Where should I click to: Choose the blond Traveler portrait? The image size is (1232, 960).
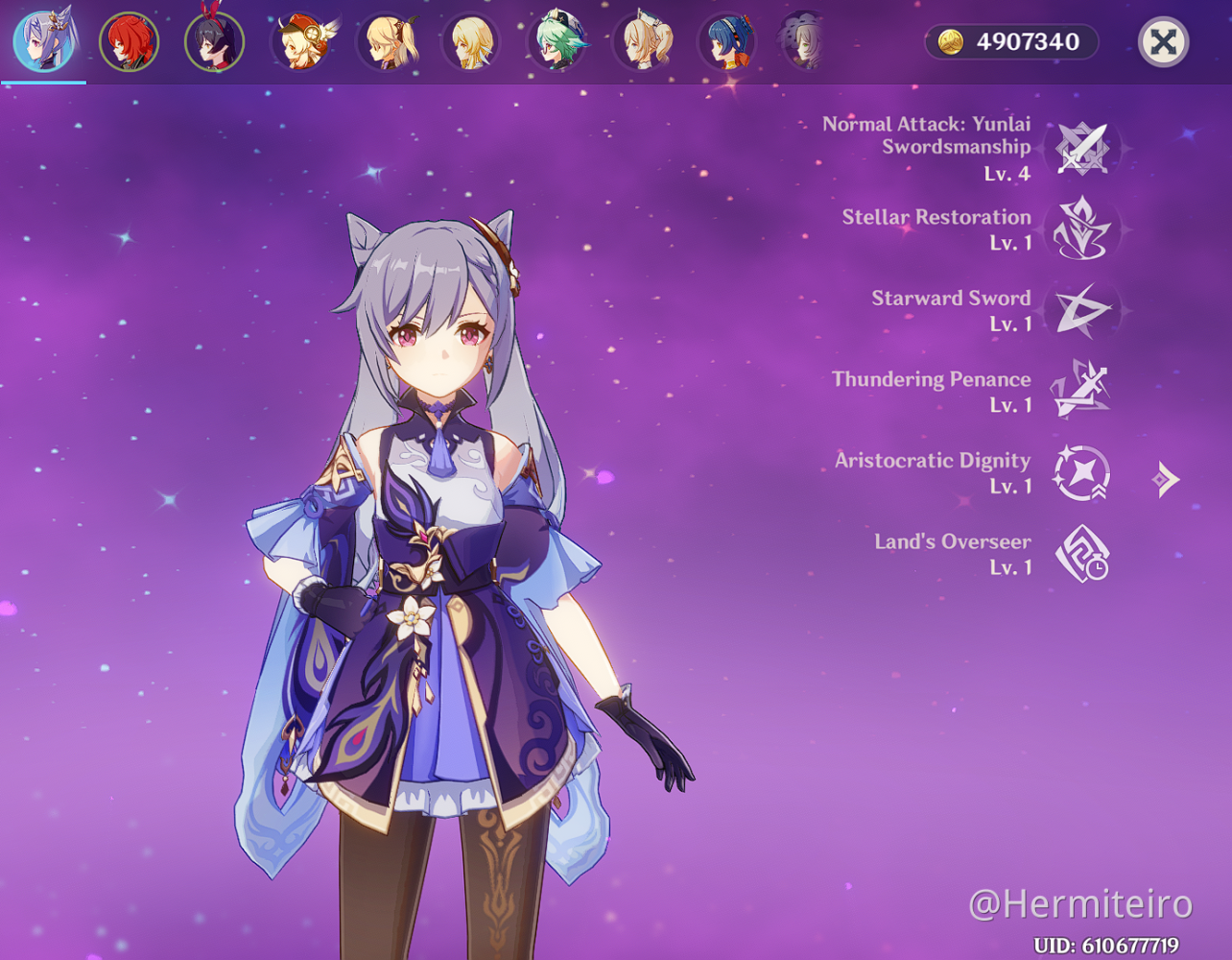[x=472, y=42]
